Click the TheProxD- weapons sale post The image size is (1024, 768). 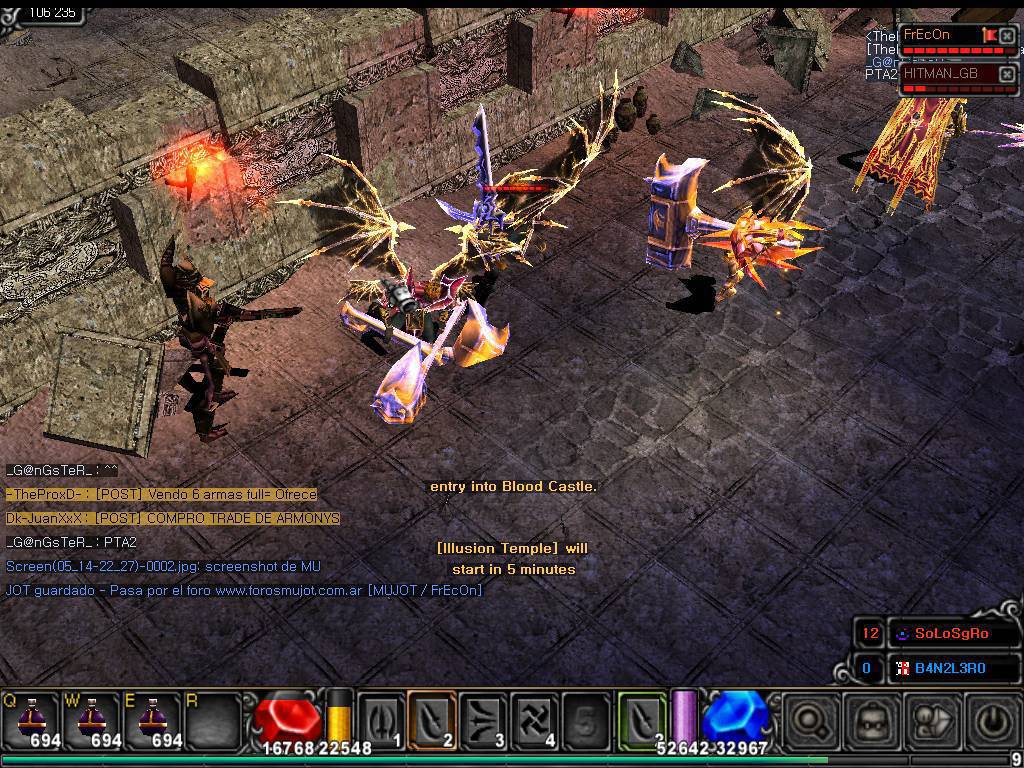tap(161, 494)
